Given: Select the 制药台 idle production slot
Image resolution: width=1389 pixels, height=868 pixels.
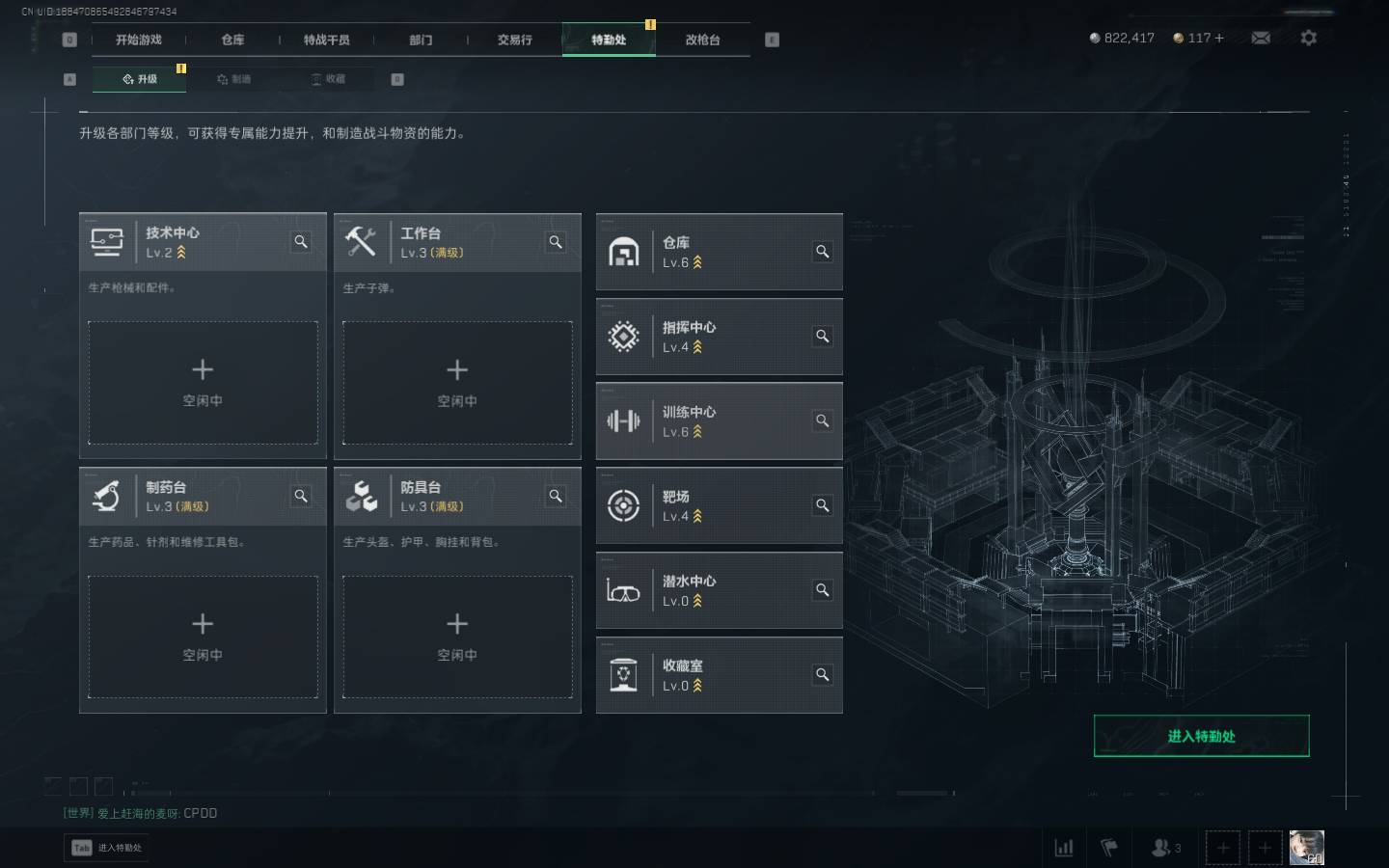Looking at the screenshot, I should (x=203, y=637).
